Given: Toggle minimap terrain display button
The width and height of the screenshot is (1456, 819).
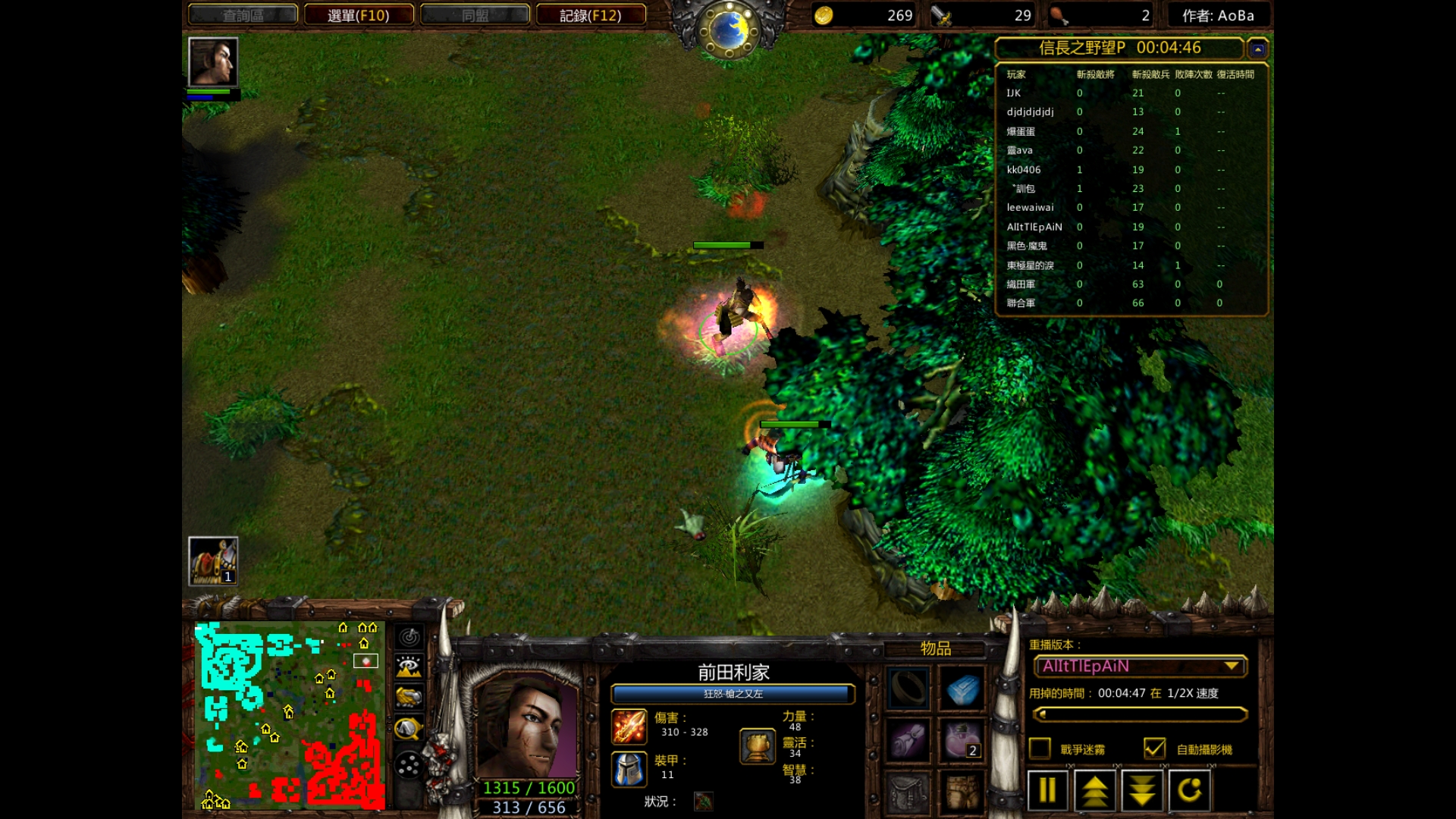Looking at the screenshot, I should [409, 667].
